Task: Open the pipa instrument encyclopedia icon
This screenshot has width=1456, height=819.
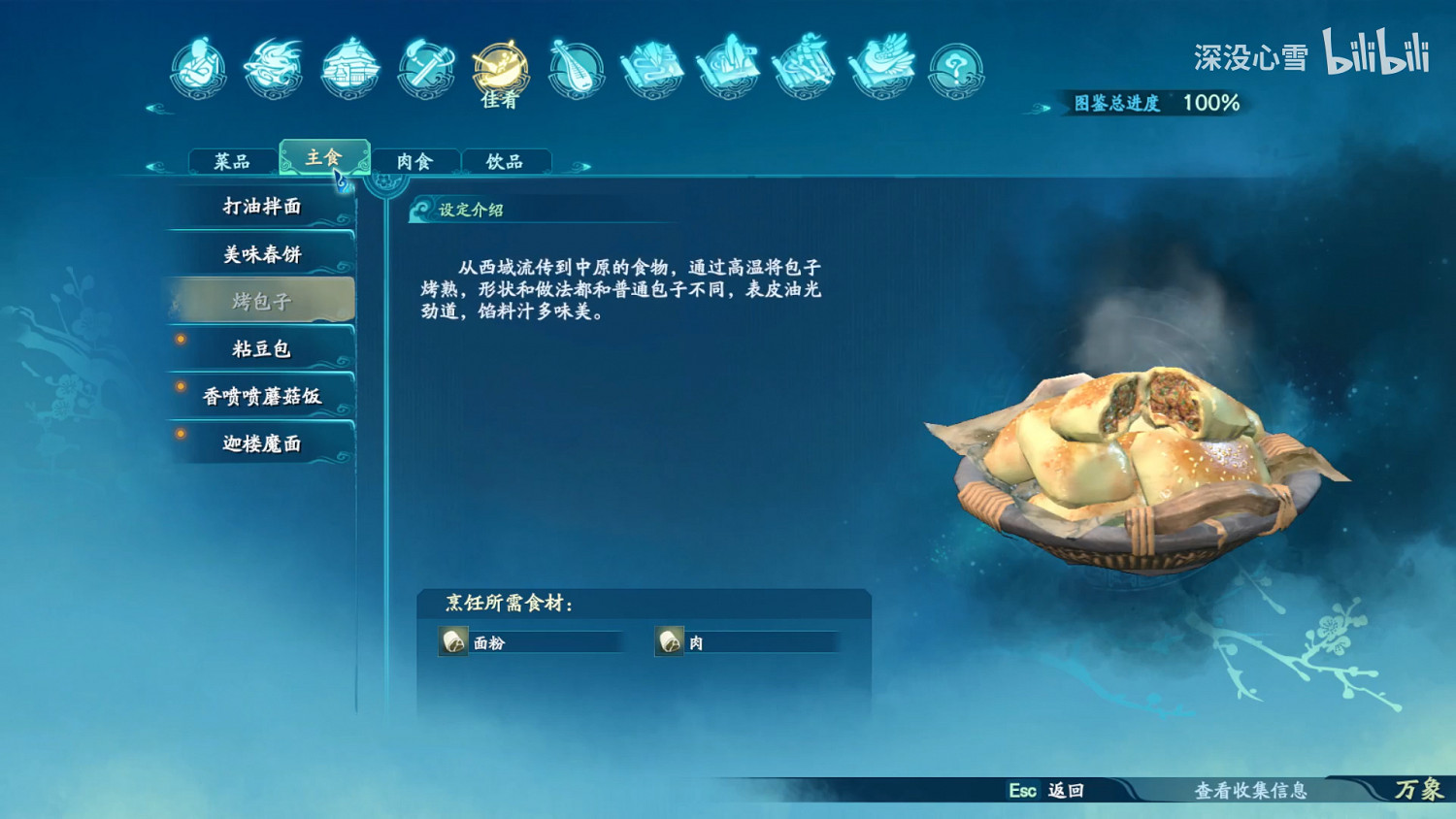Action: (x=578, y=68)
